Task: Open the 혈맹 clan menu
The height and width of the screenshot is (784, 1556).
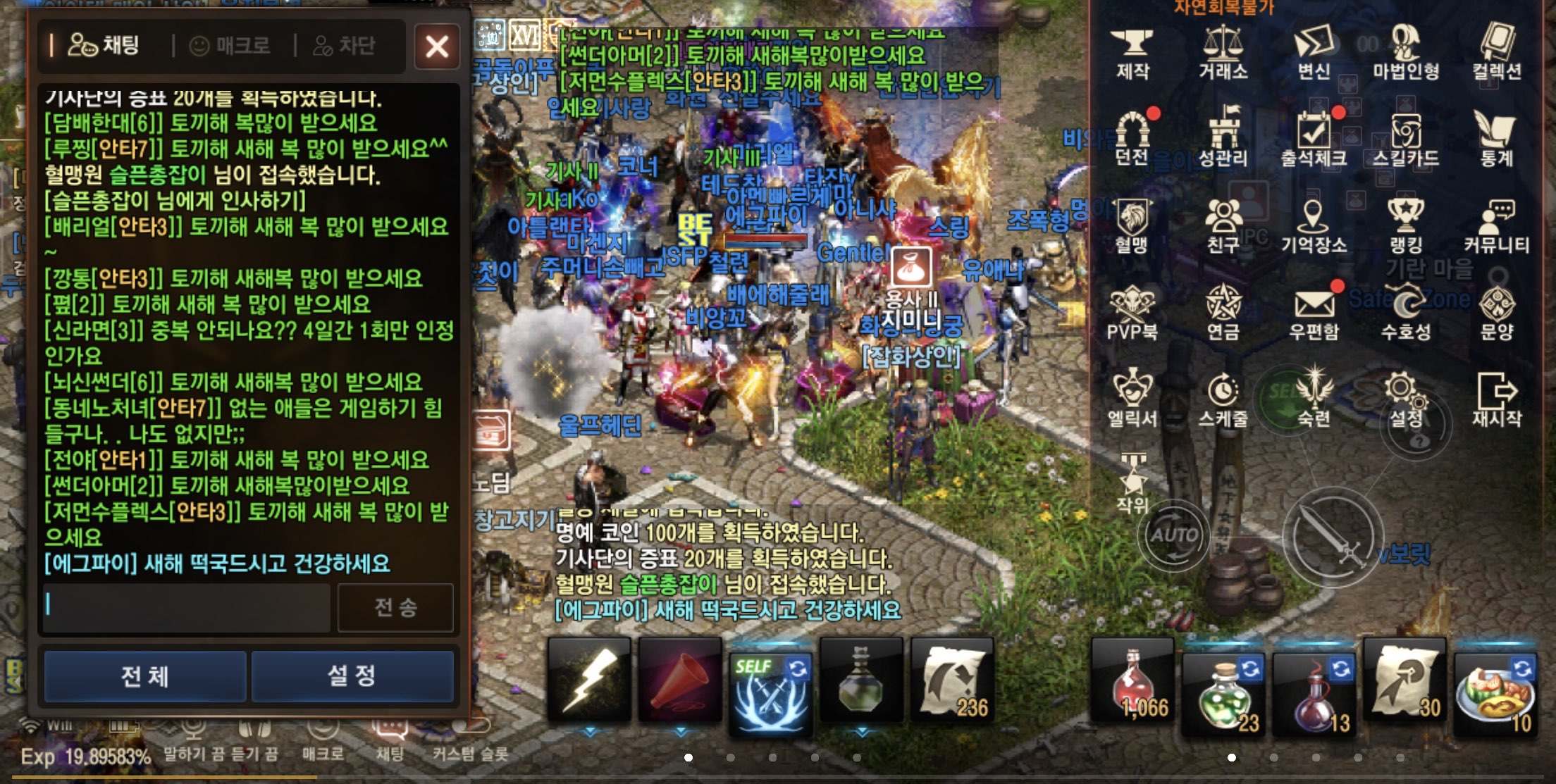Action: click(1134, 218)
